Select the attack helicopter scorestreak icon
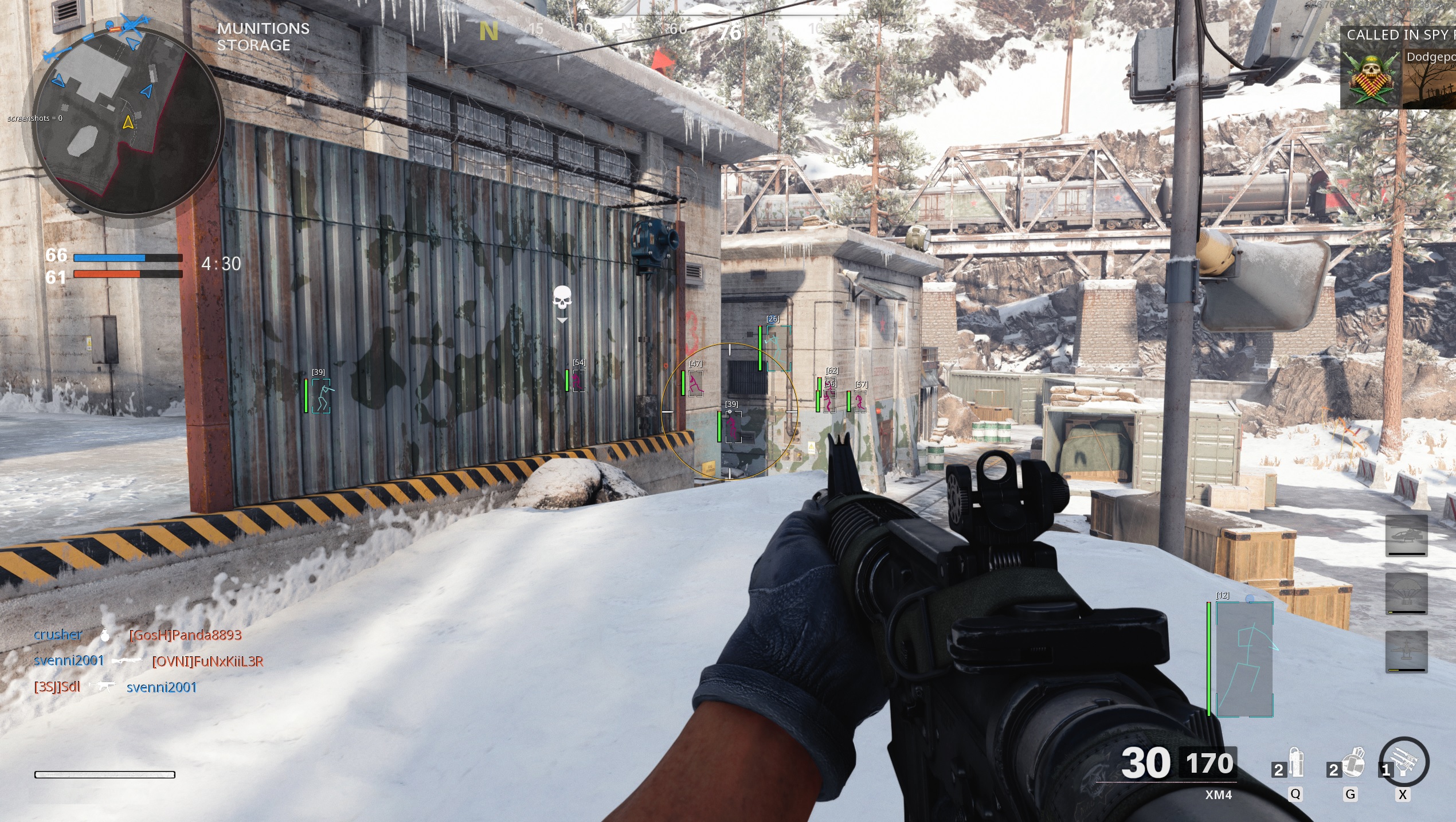Viewport: 1456px width, 822px height. tap(1406, 535)
